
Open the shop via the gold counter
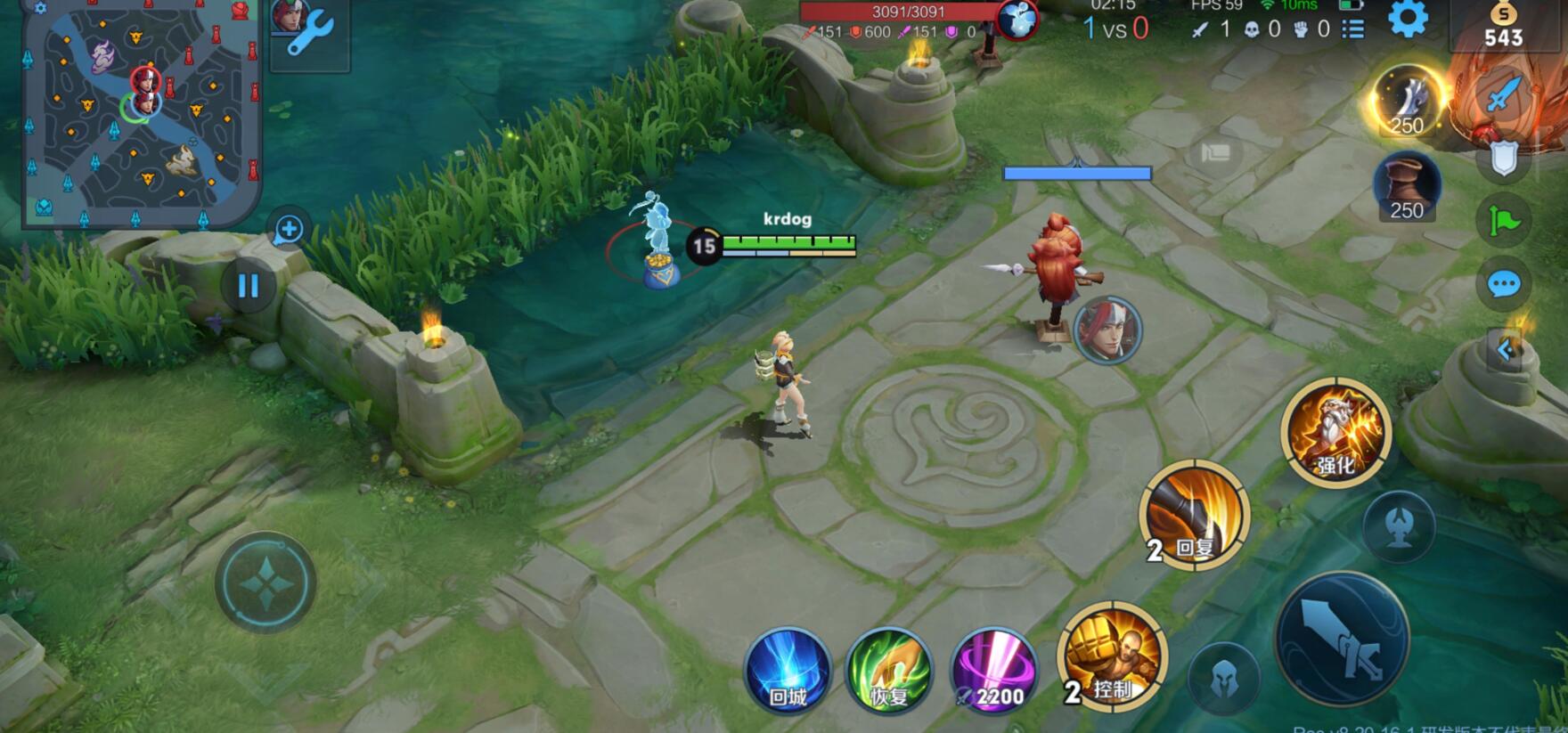point(1503,27)
